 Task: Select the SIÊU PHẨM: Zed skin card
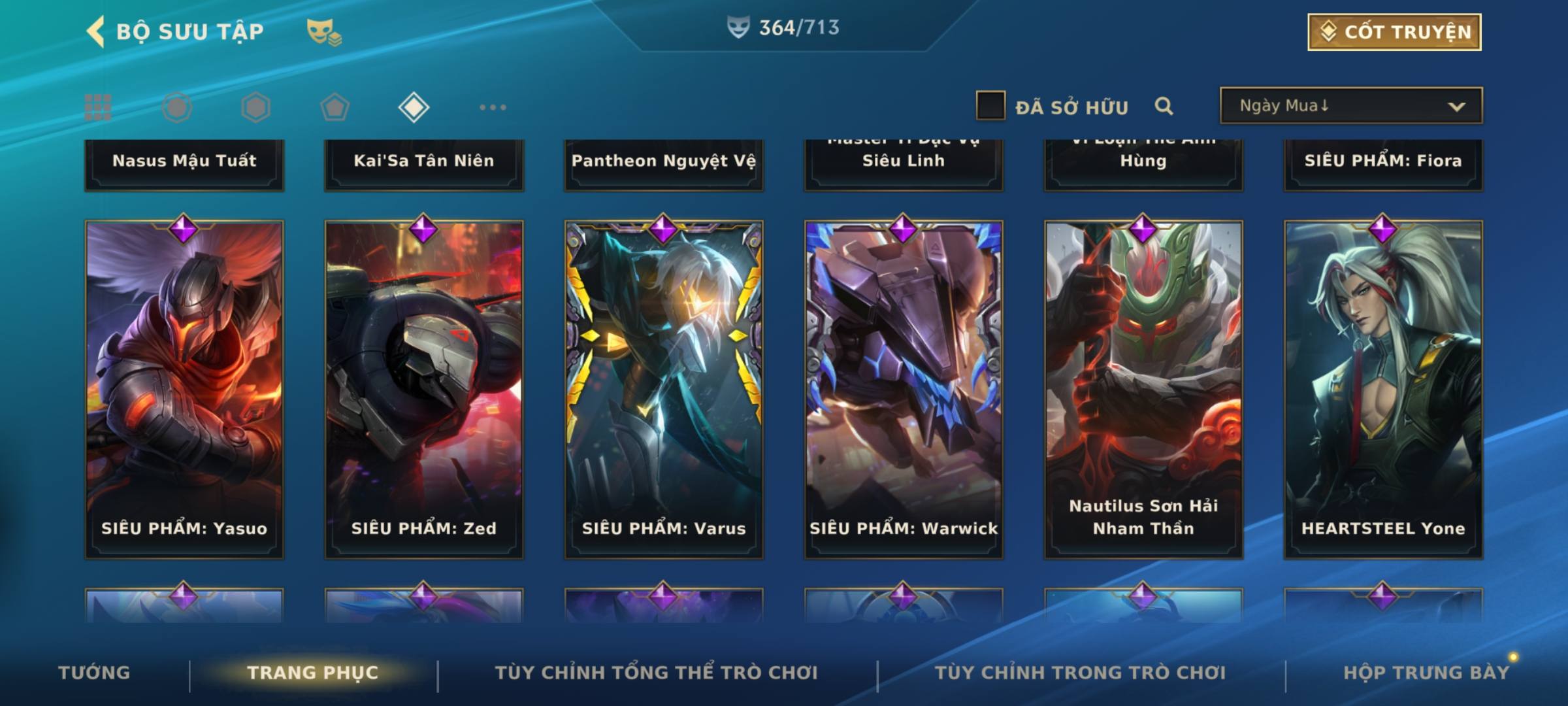pos(424,389)
